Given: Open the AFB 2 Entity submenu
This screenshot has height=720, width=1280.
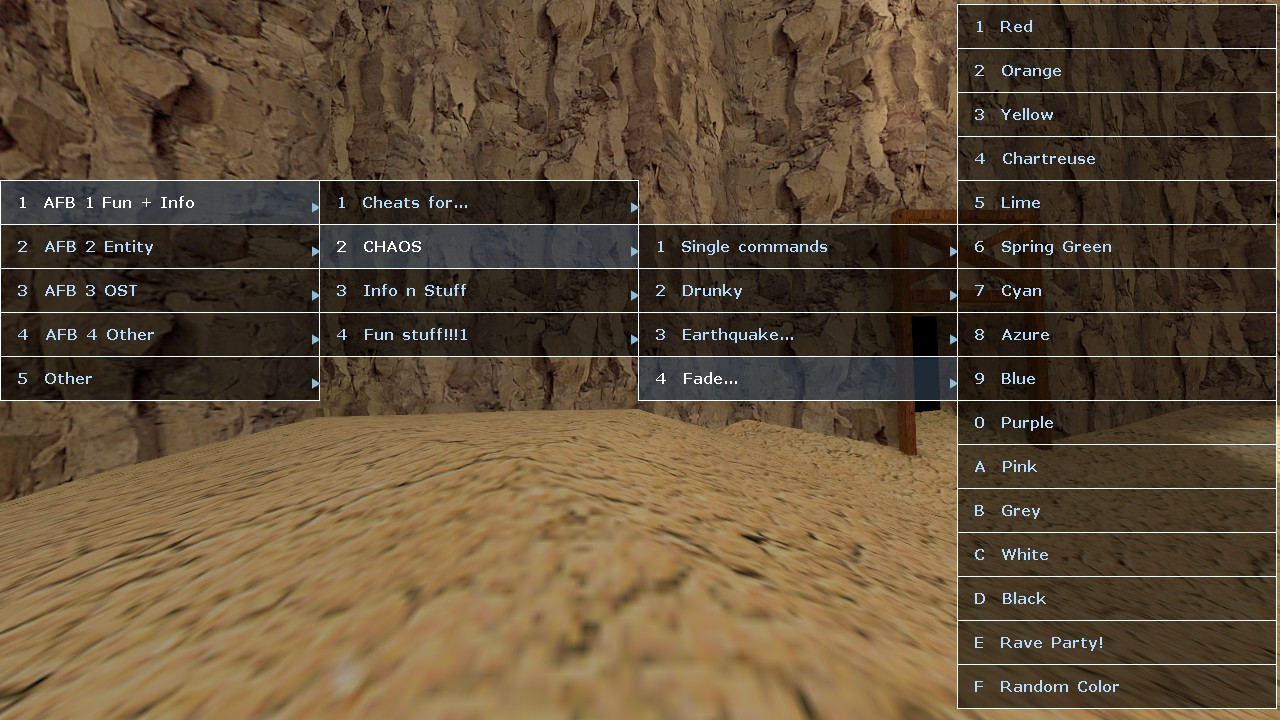Looking at the screenshot, I should click(160, 246).
